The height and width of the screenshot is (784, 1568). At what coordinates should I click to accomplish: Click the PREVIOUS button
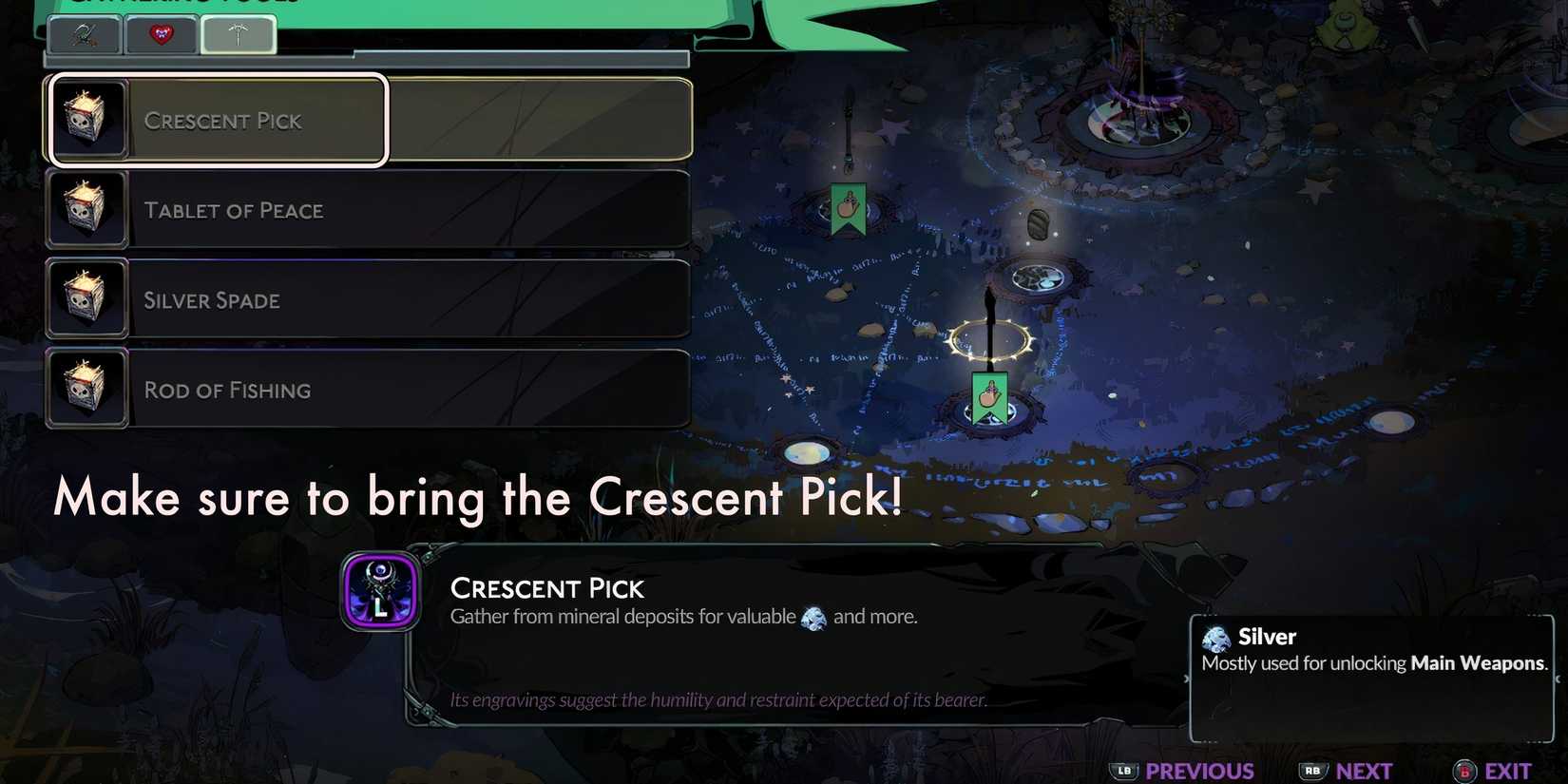pos(1199,771)
